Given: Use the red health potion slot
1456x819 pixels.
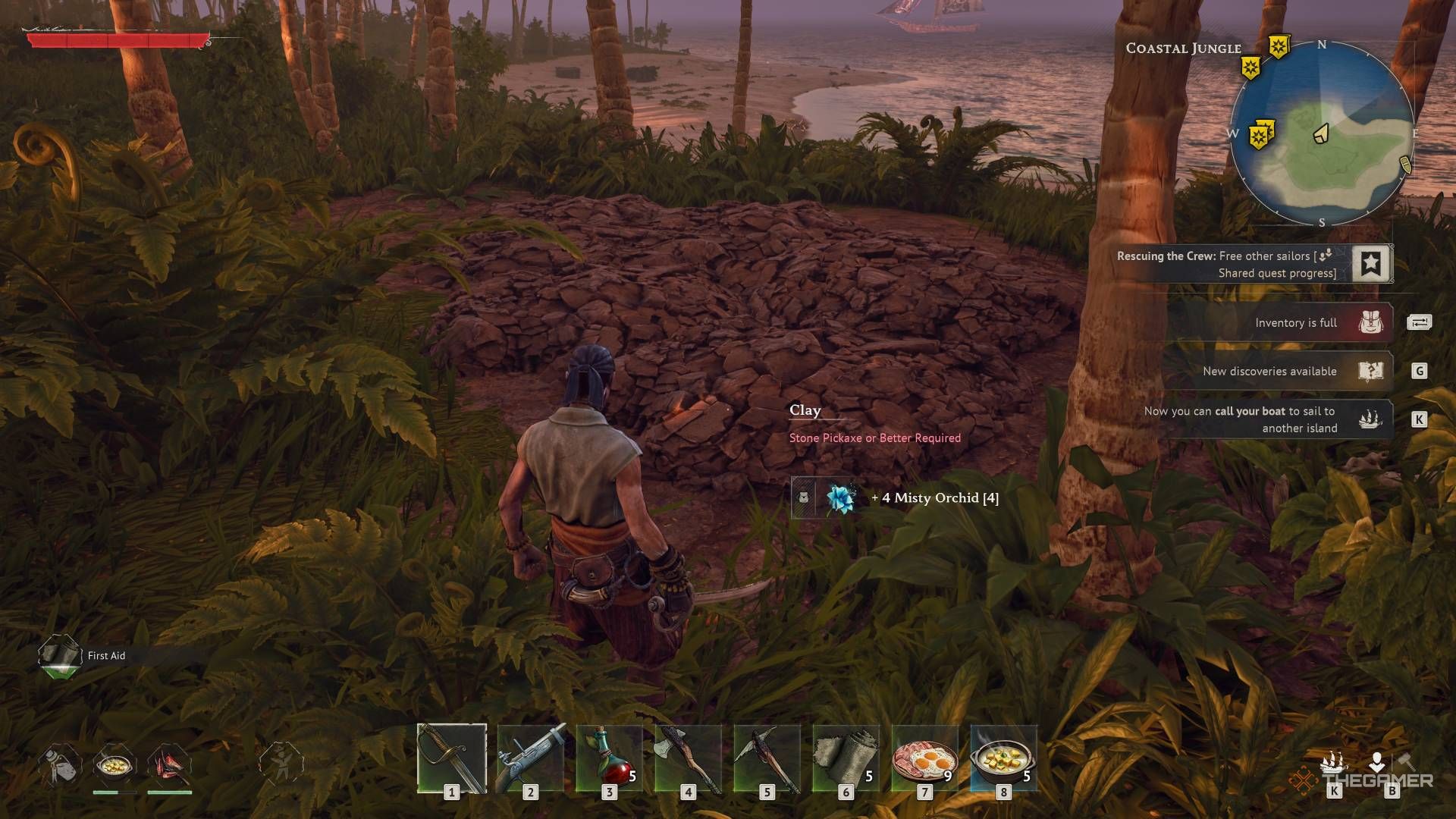Looking at the screenshot, I should pos(610,758).
